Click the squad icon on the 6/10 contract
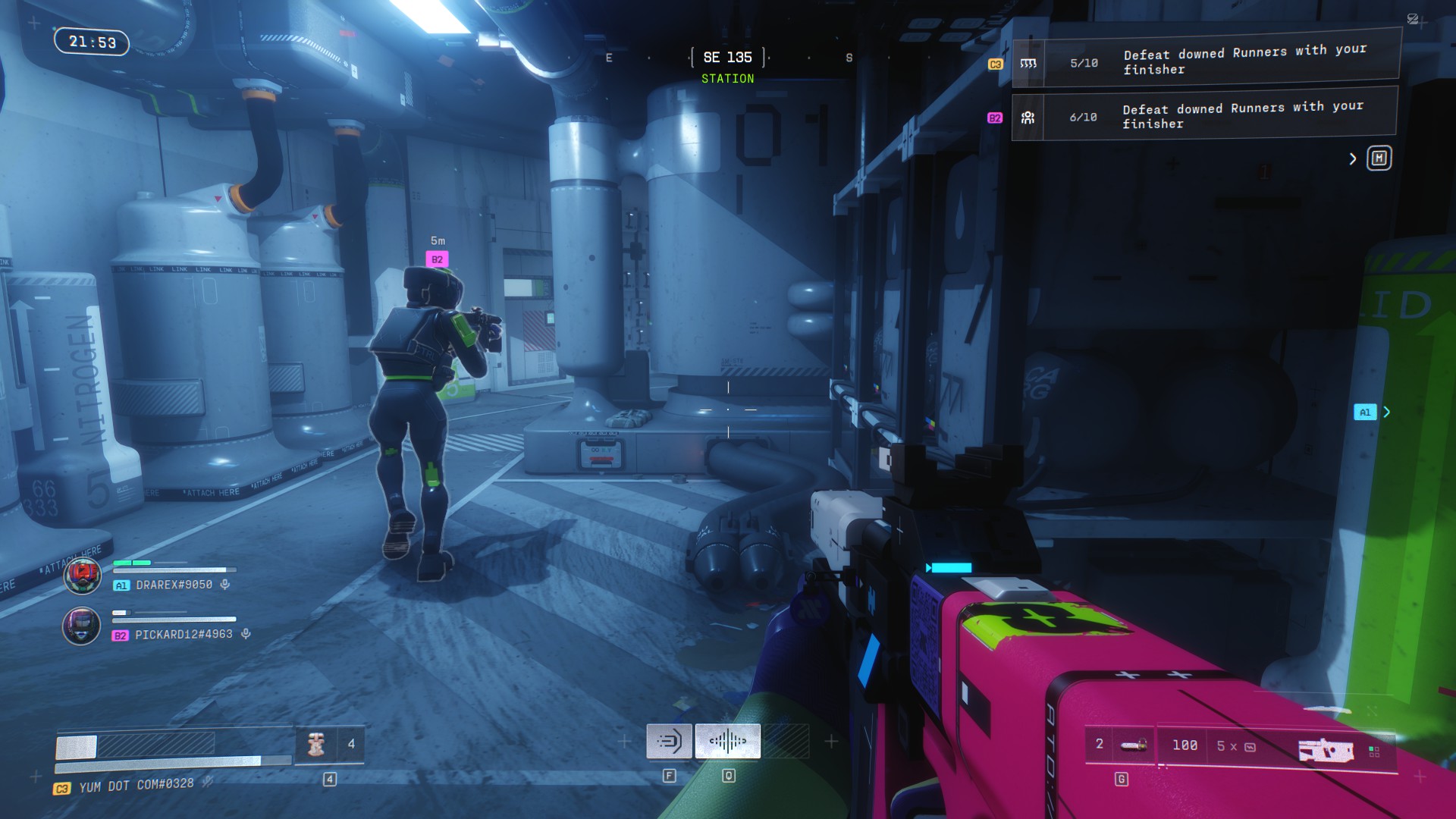This screenshot has width=1456, height=819. pyautogui.click(x=1028, y=118)
